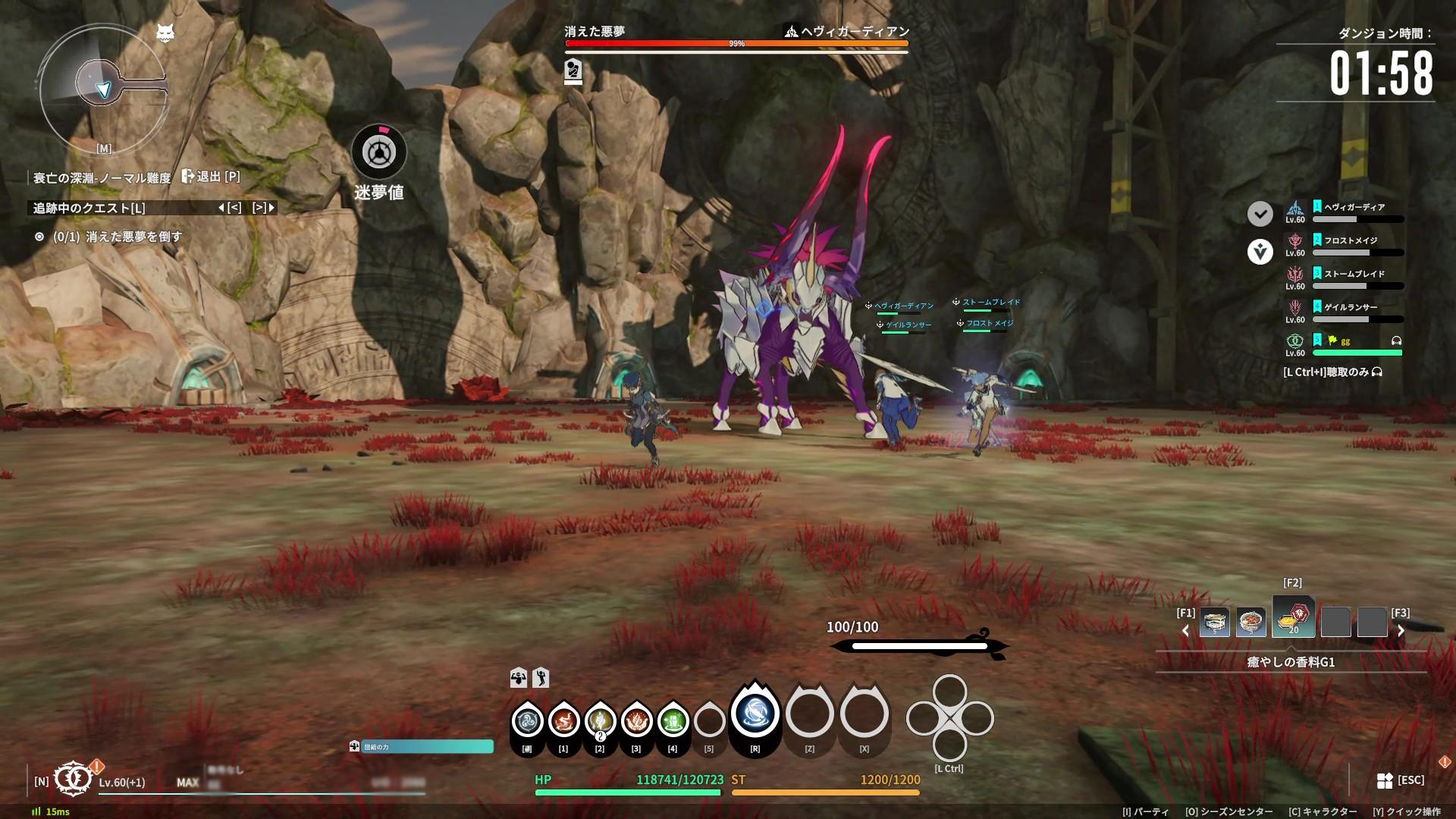
Task: Activate the red kick skill icon
Action: coord(563,720)
